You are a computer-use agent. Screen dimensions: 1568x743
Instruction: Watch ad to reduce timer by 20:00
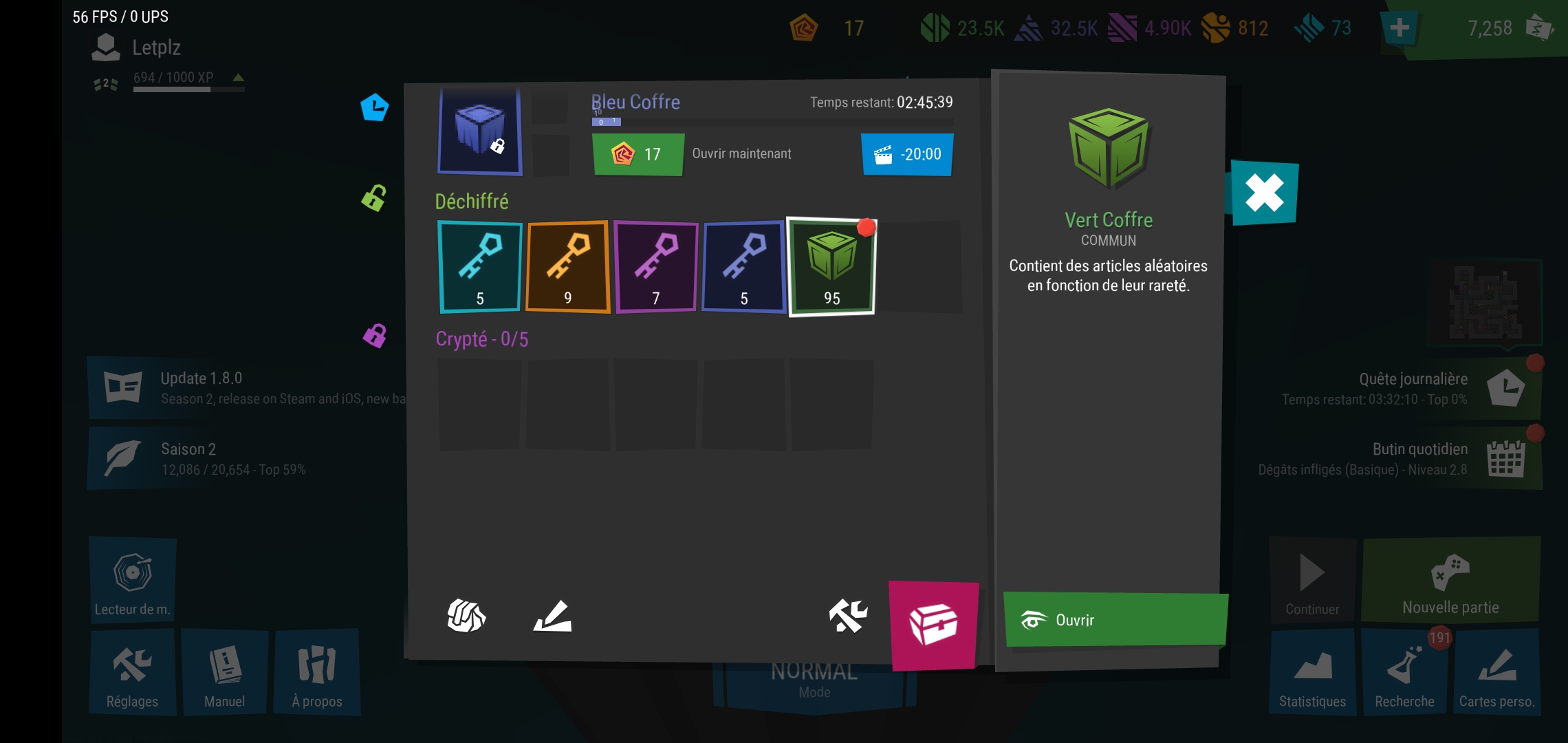(x=907, y=154)
